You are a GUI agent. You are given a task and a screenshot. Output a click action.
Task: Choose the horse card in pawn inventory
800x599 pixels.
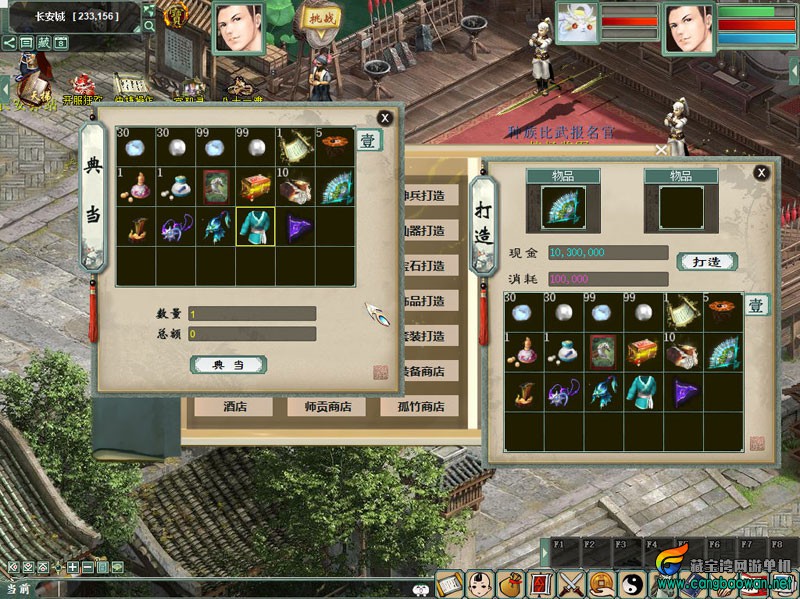pos(215,186)
